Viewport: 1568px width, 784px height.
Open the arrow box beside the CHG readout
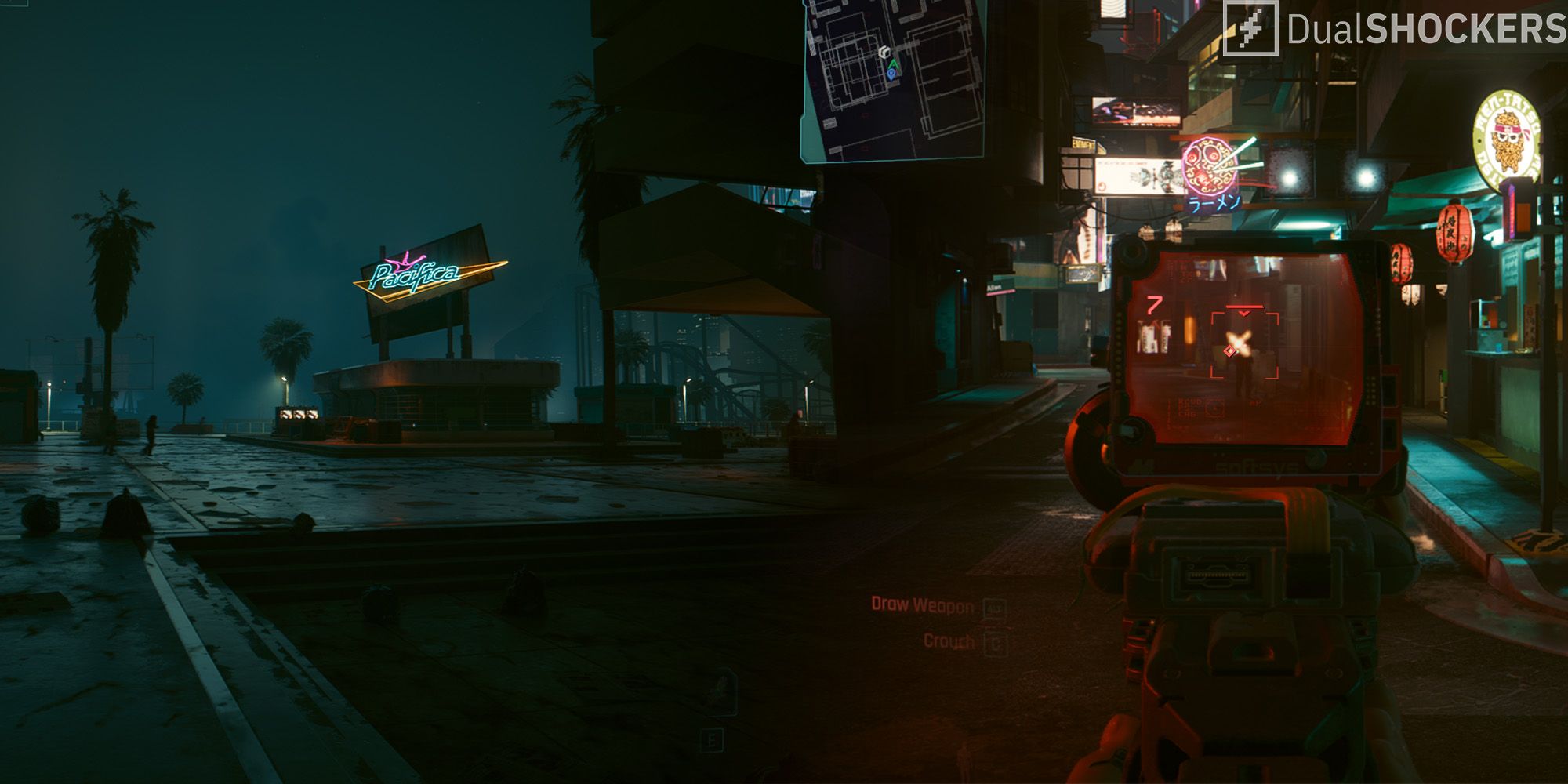coord(1215,409)
